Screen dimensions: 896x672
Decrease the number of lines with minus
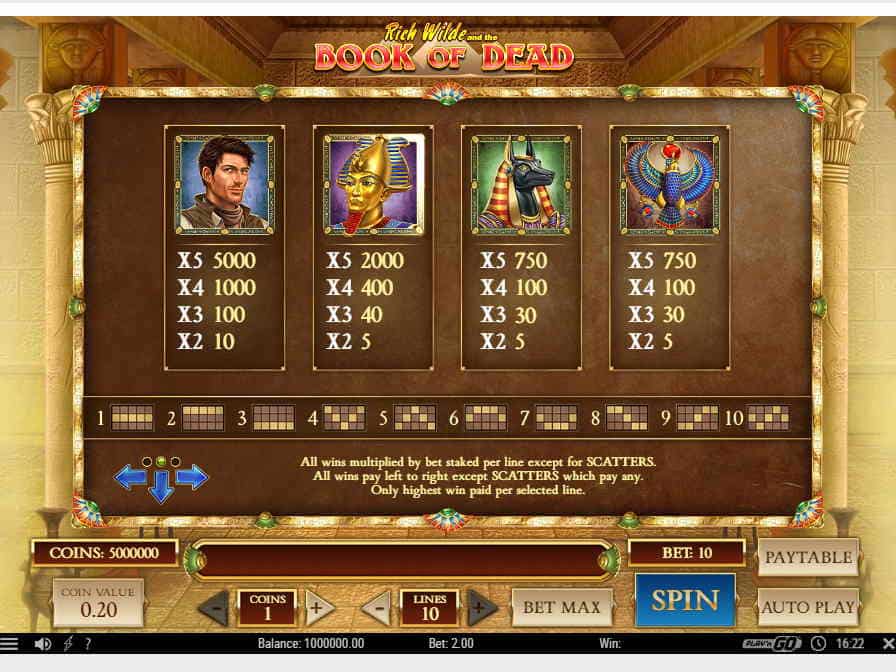click(376, 607)
